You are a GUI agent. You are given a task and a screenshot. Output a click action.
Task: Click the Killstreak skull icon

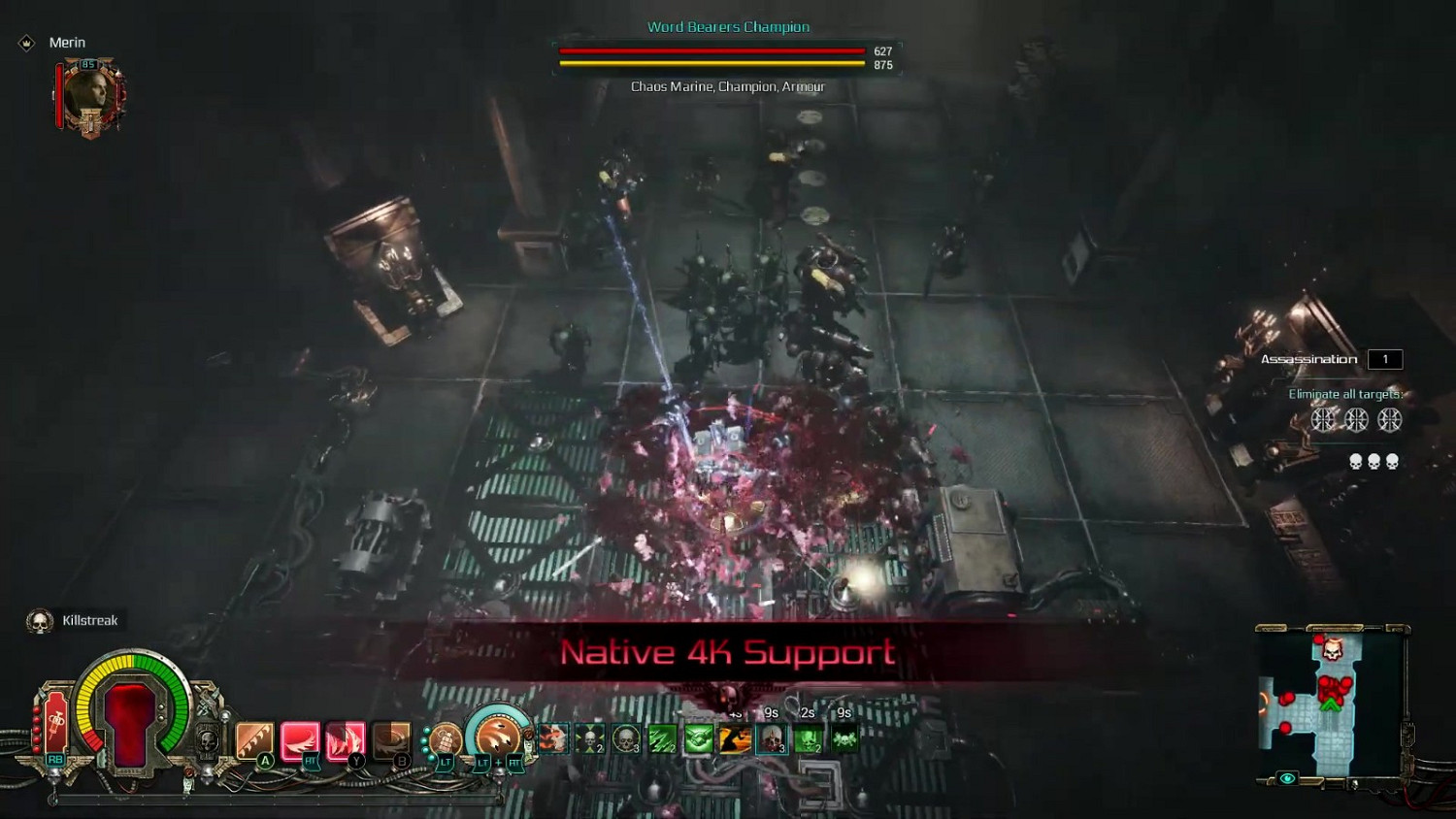pos(39,620)
